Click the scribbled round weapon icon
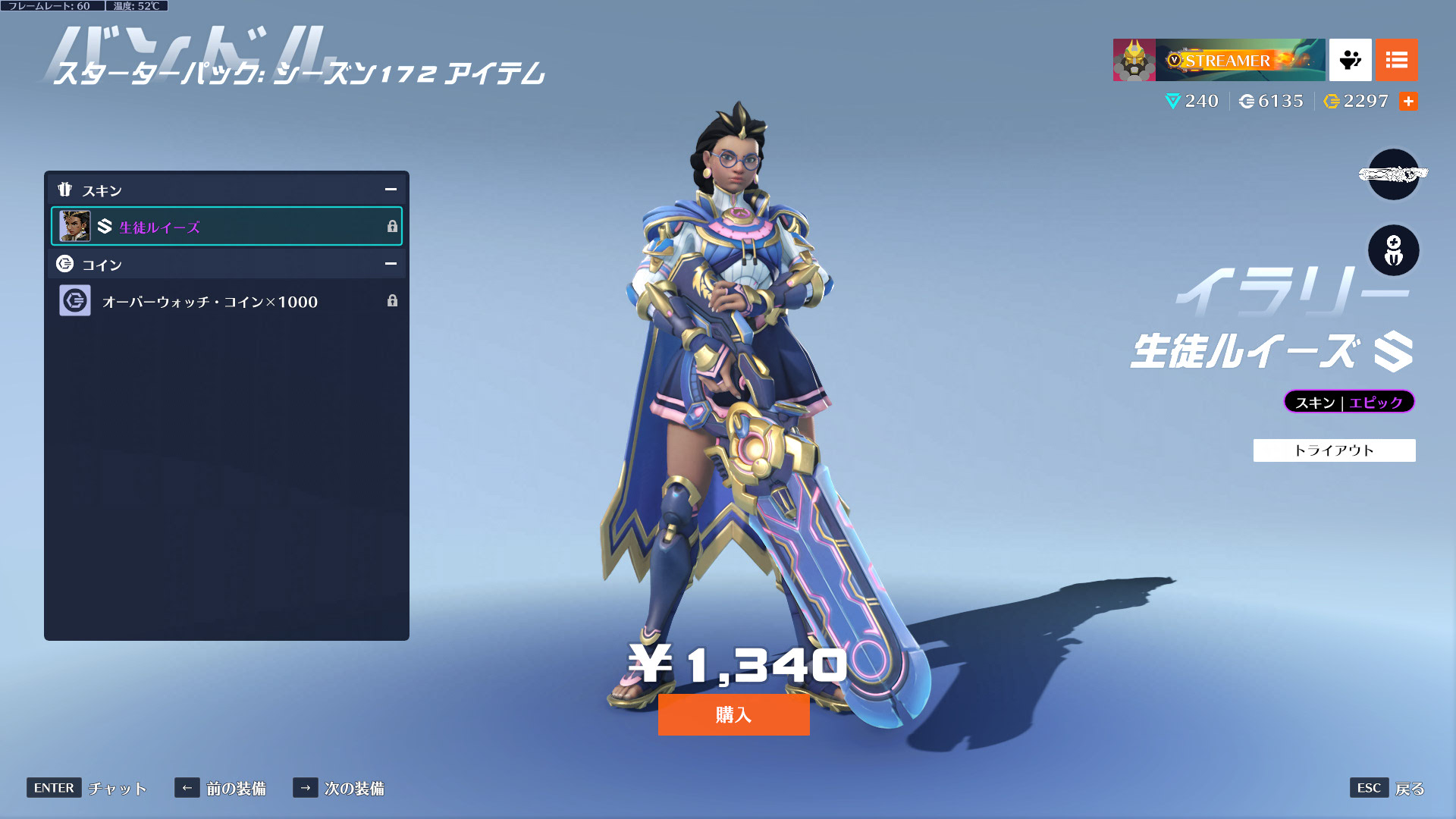This screenshot has width=1456, height=819. 1393,174
